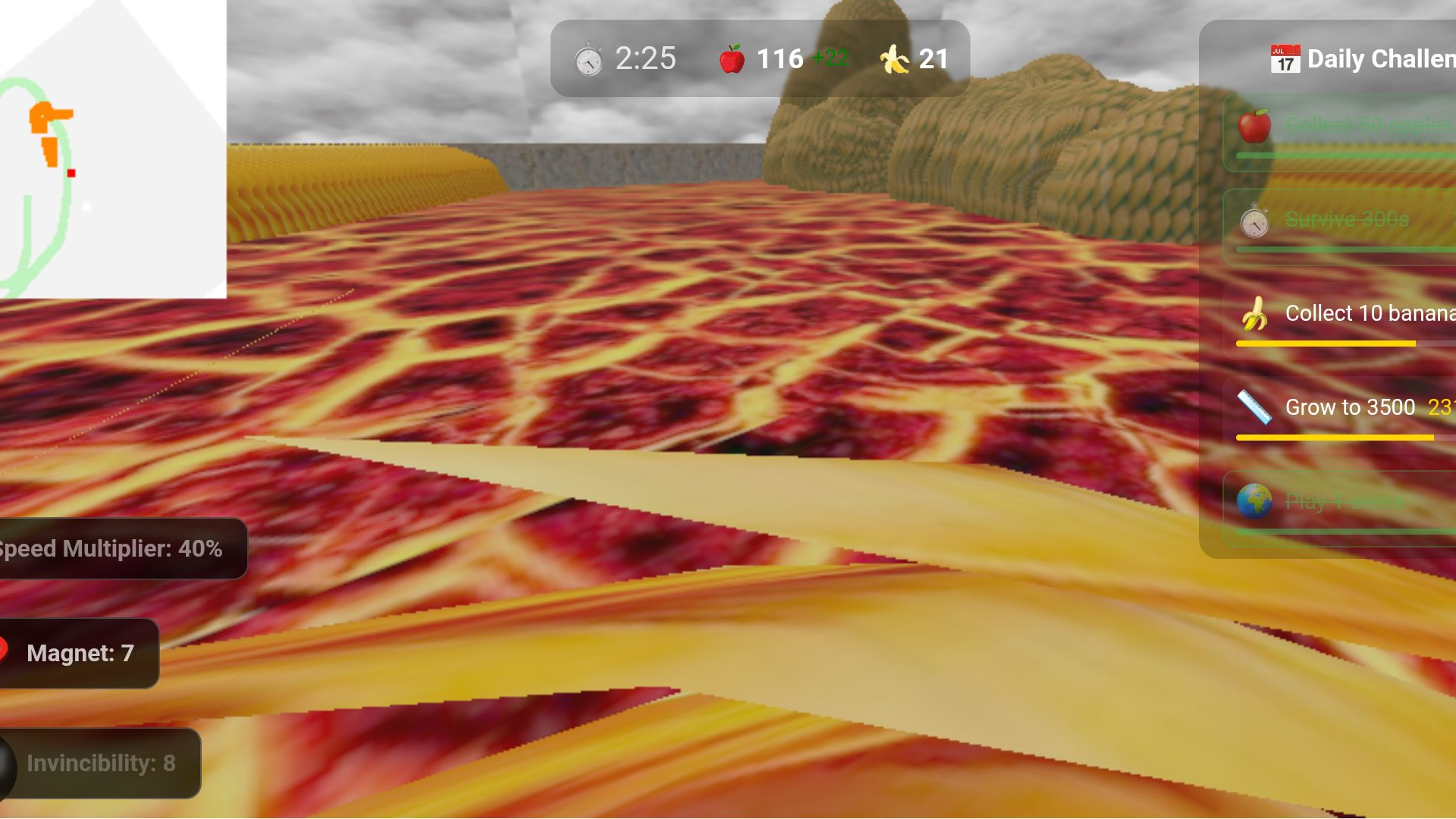Expand the Daily Challenges panel header
Viewport: 1456px width, 819px height.
[x=1365, y=59]
